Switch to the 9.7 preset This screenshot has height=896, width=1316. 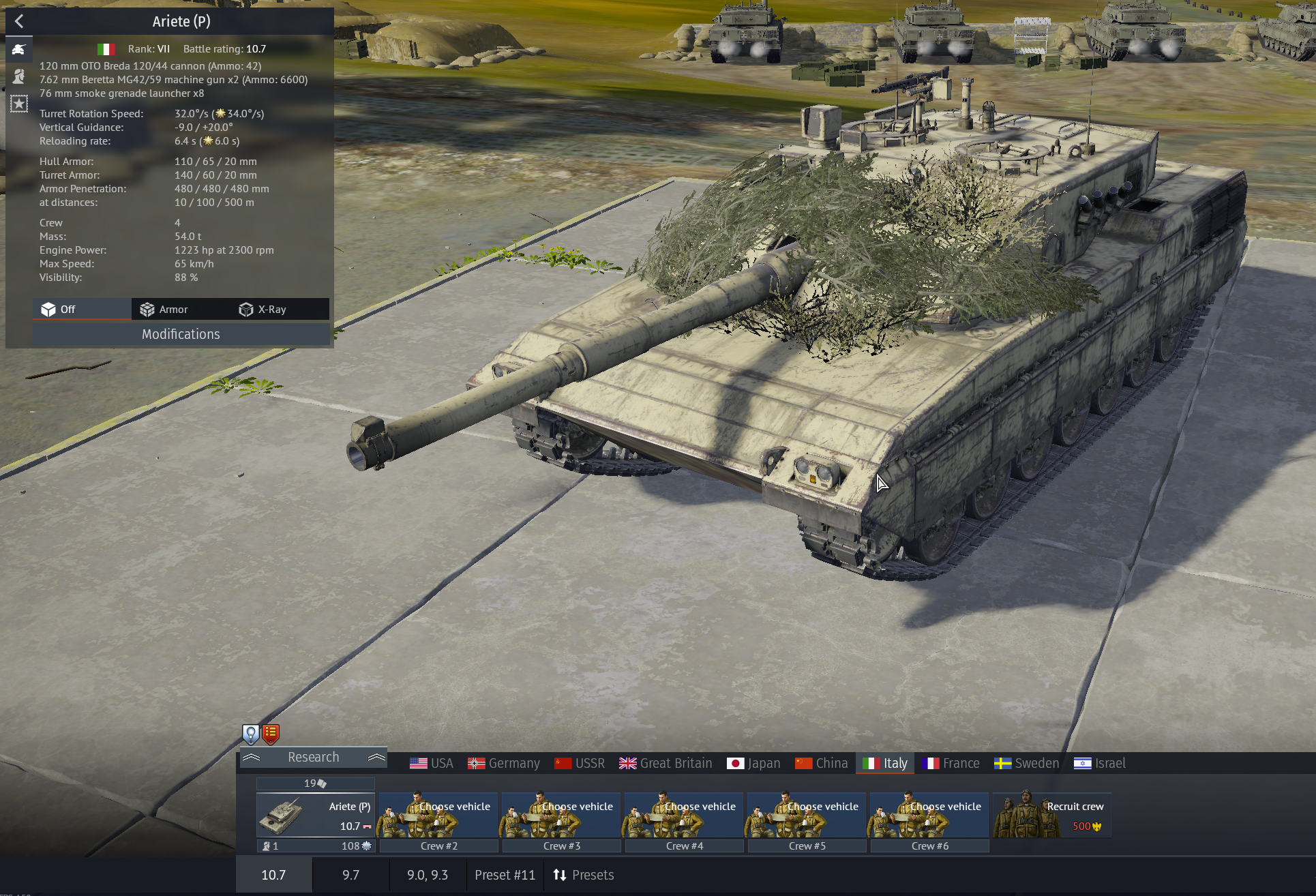click(x=350, y=875)
